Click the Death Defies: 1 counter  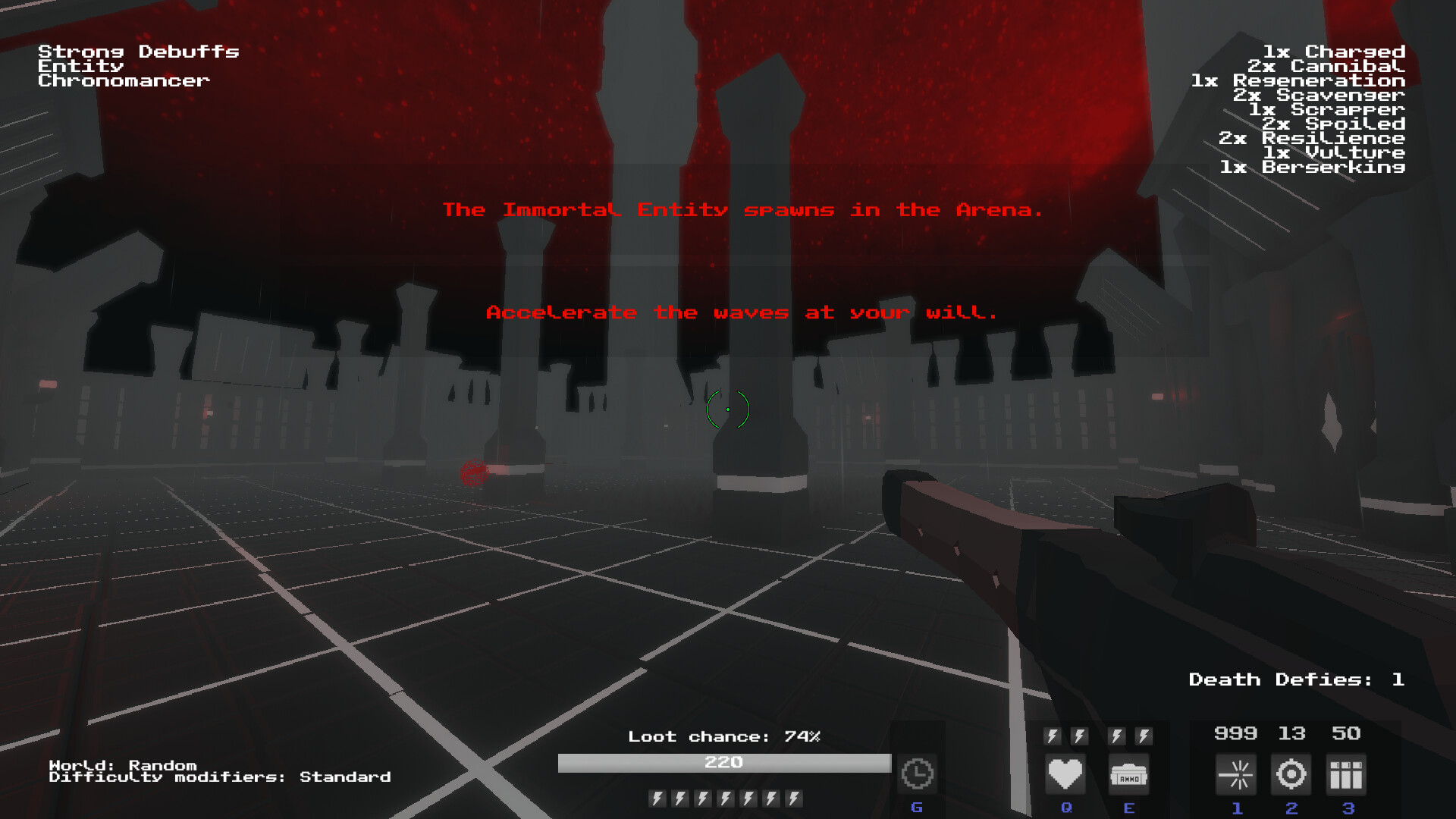coord(1294,679)
